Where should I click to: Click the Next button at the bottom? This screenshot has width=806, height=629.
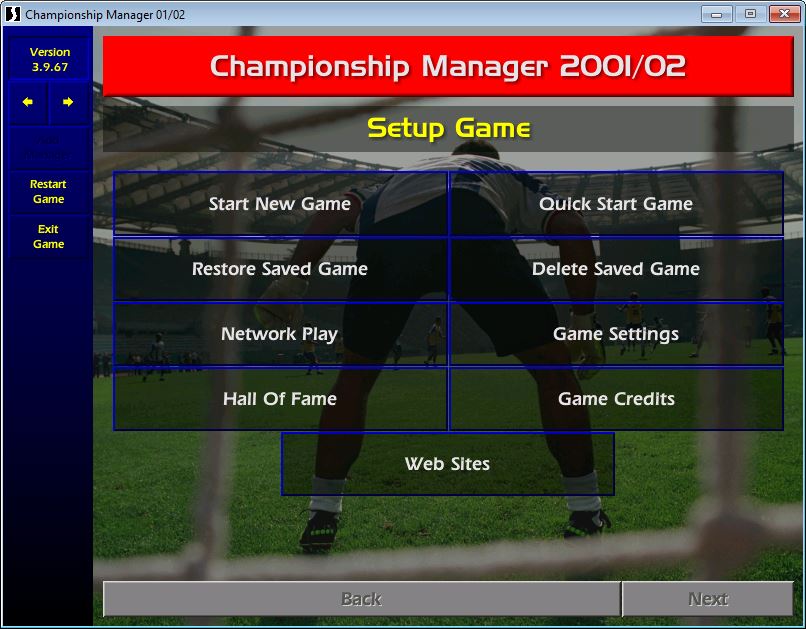708,599
